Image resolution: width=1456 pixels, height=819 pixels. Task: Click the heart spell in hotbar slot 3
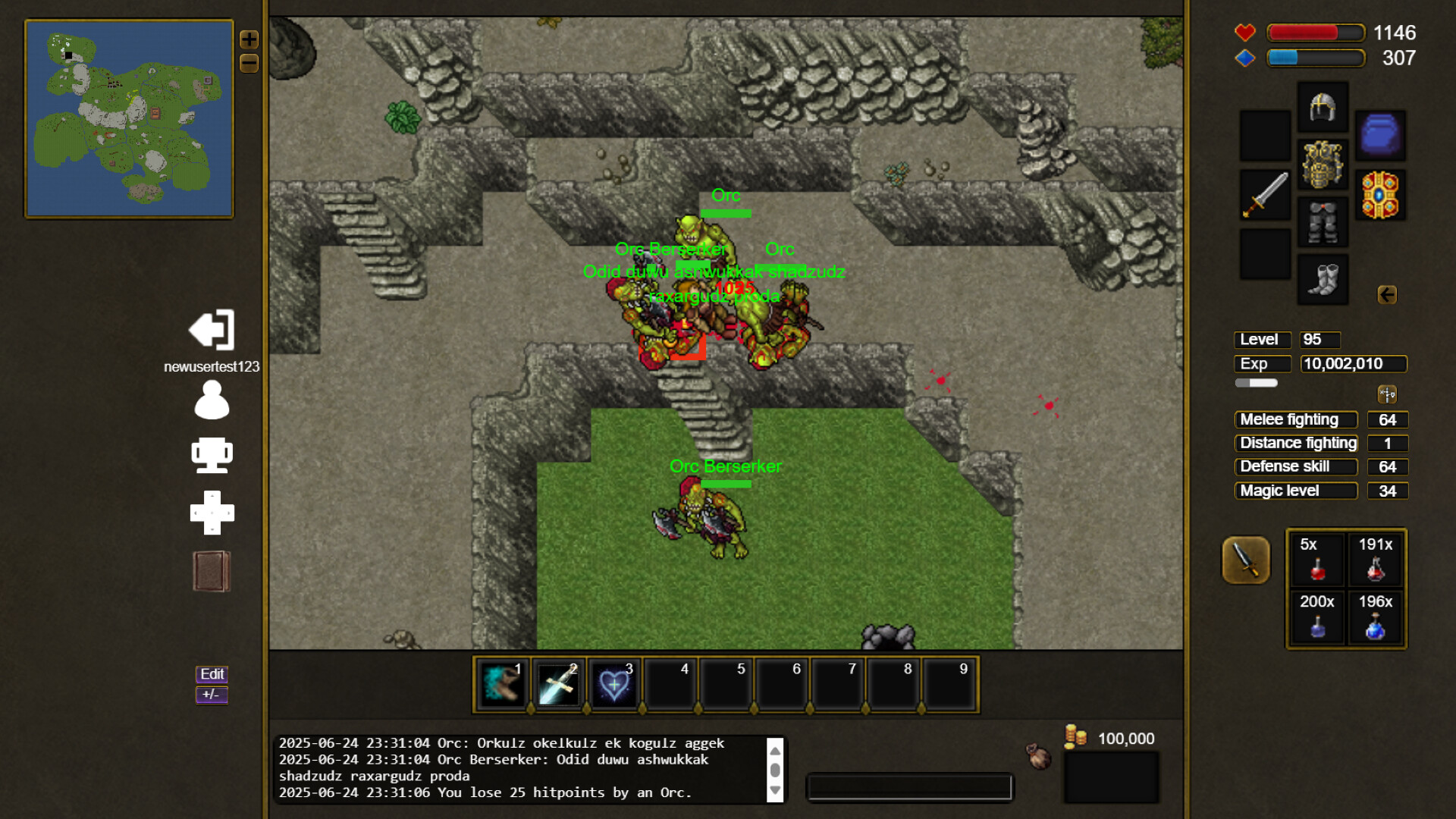tap(615, 684)
